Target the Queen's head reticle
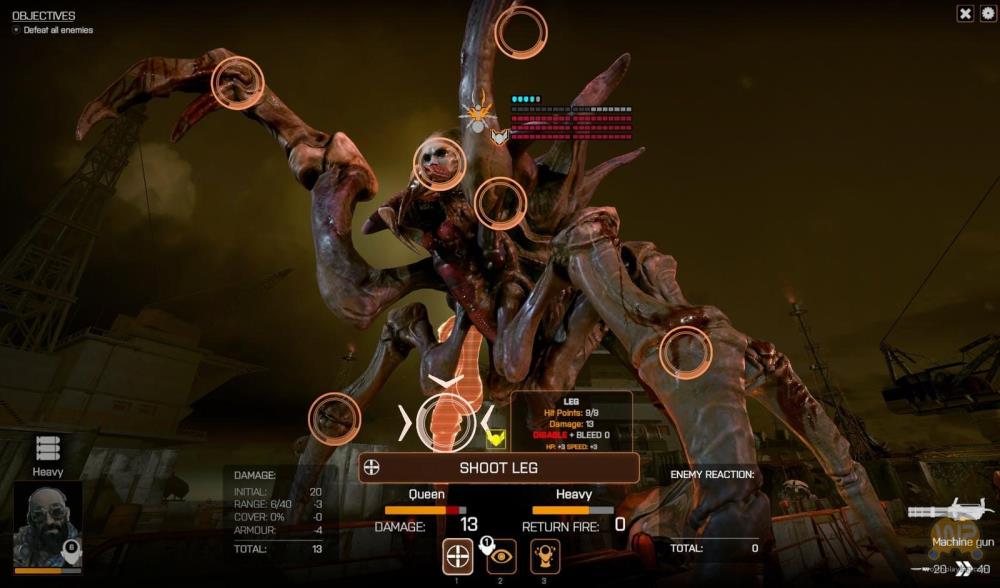1000x588 pixels. click(x=439, y=163)
